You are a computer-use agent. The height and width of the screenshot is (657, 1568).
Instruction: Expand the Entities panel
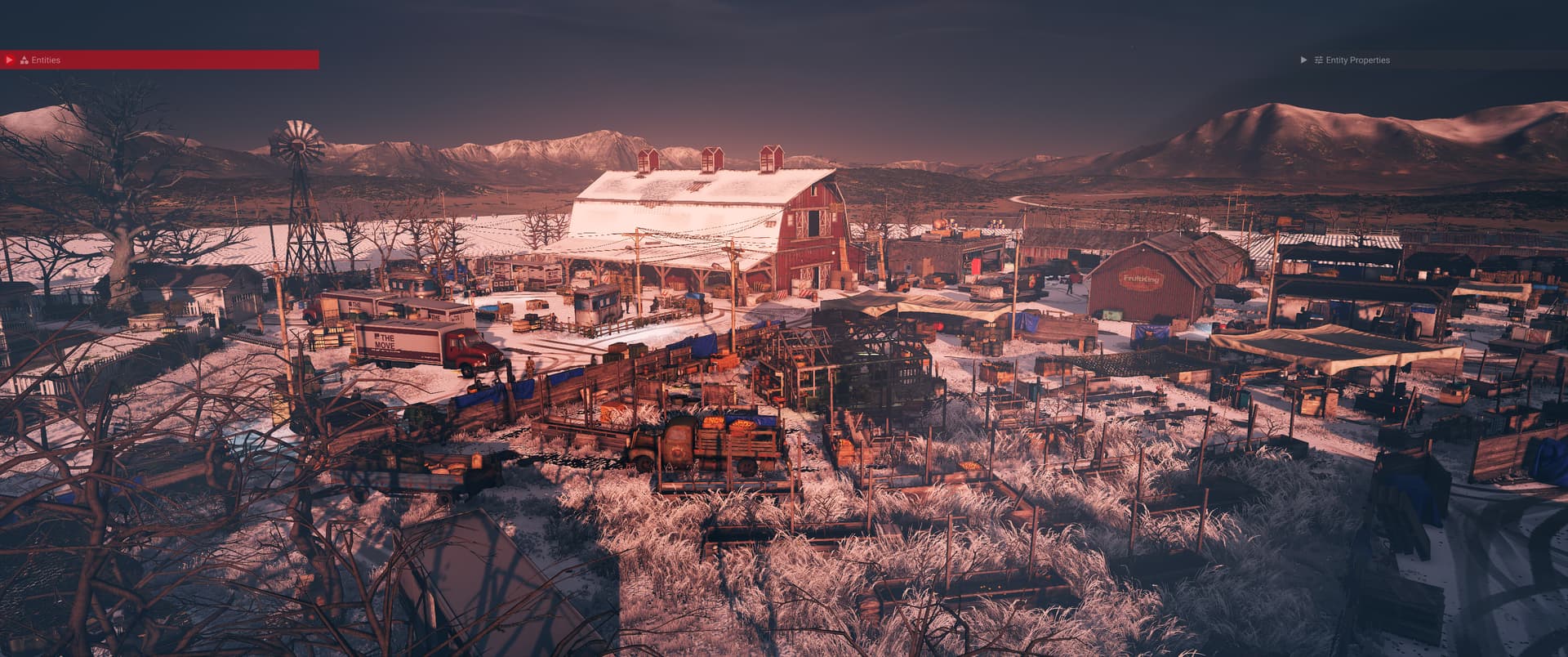point(10,60)
